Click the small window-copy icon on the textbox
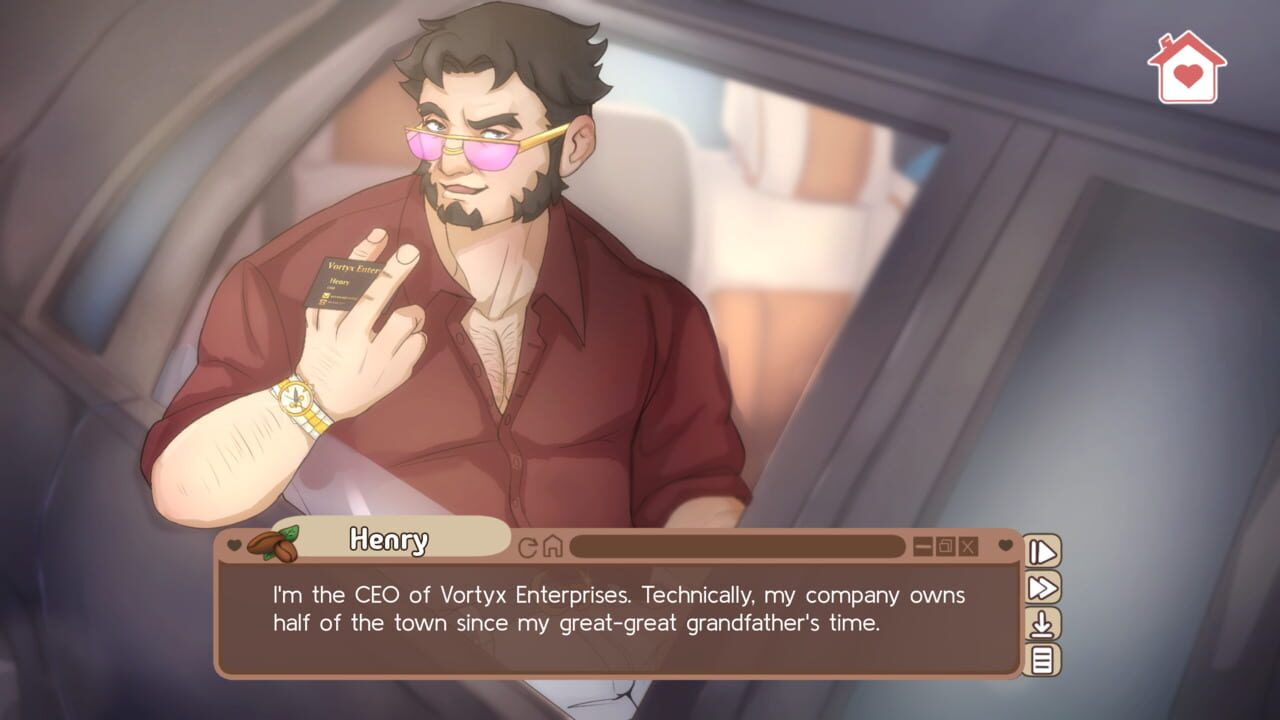 945,545
